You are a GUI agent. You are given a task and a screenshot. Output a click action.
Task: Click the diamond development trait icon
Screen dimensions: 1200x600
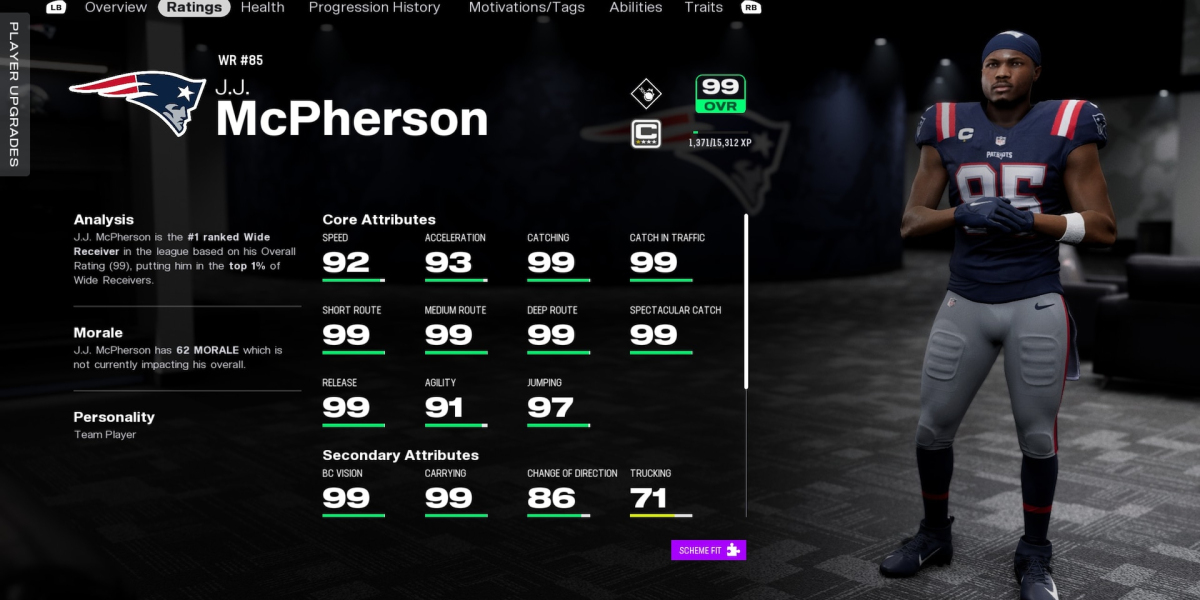point(646,94)
